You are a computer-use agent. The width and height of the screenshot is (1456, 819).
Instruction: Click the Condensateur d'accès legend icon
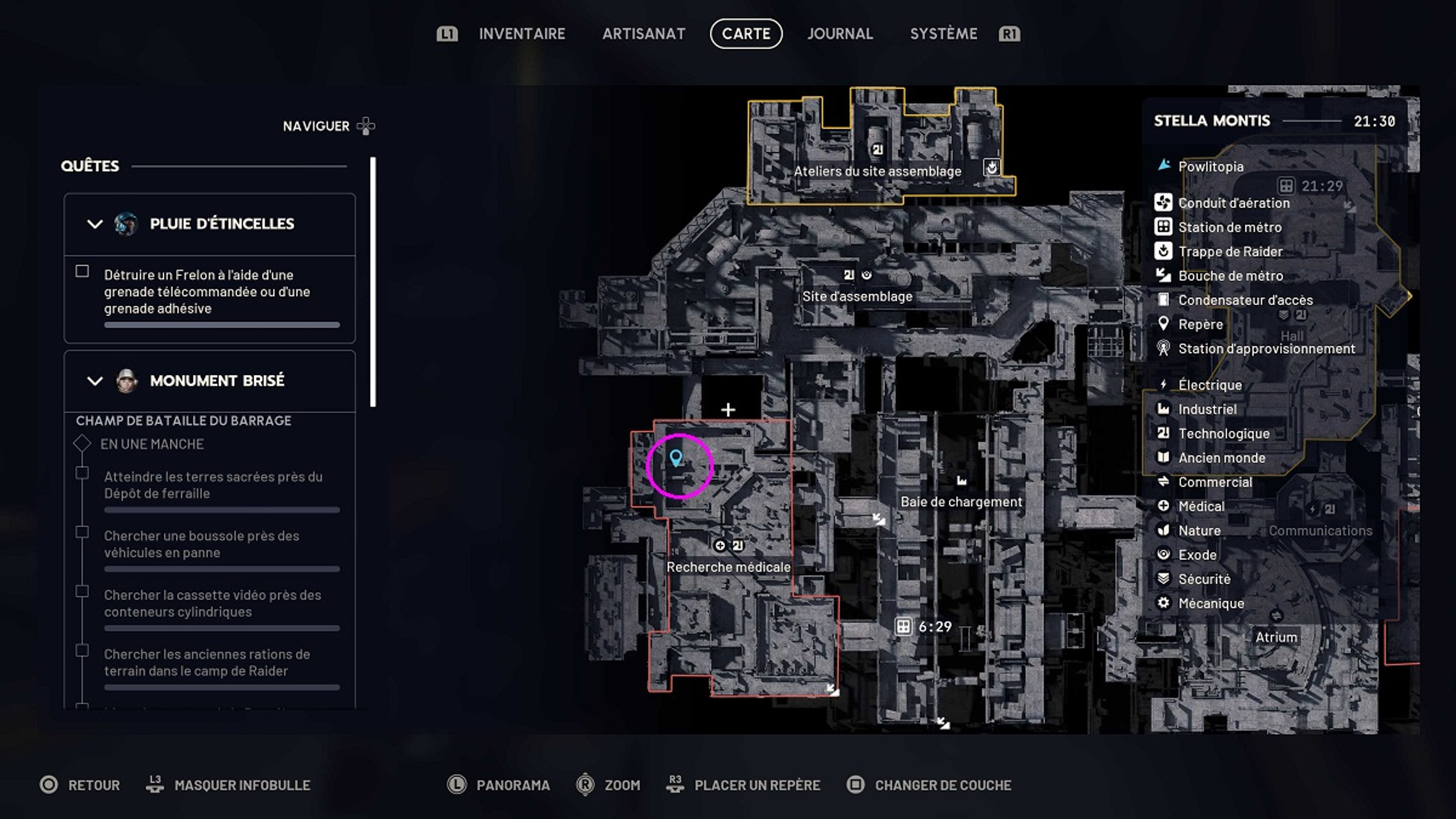(1164, 300)
